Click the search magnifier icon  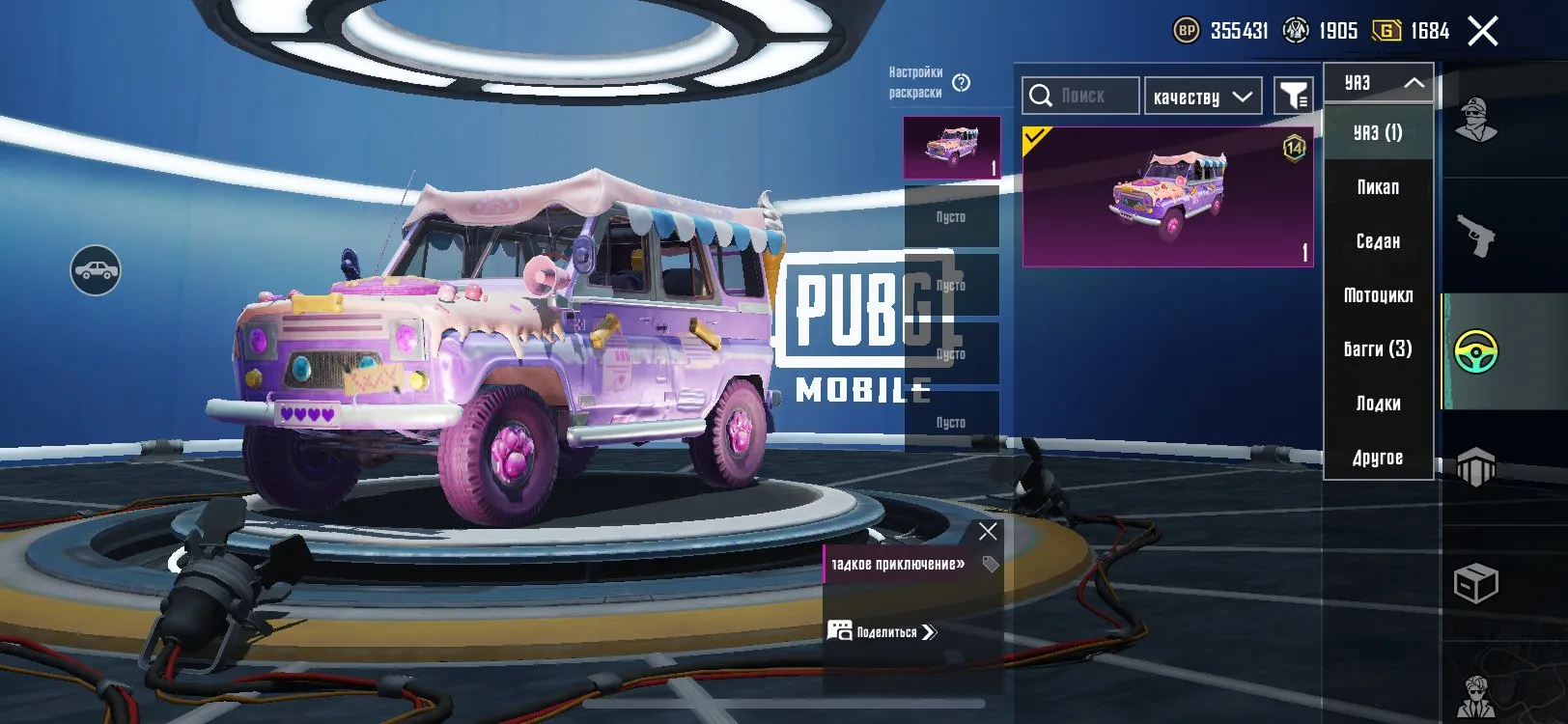1042,95
